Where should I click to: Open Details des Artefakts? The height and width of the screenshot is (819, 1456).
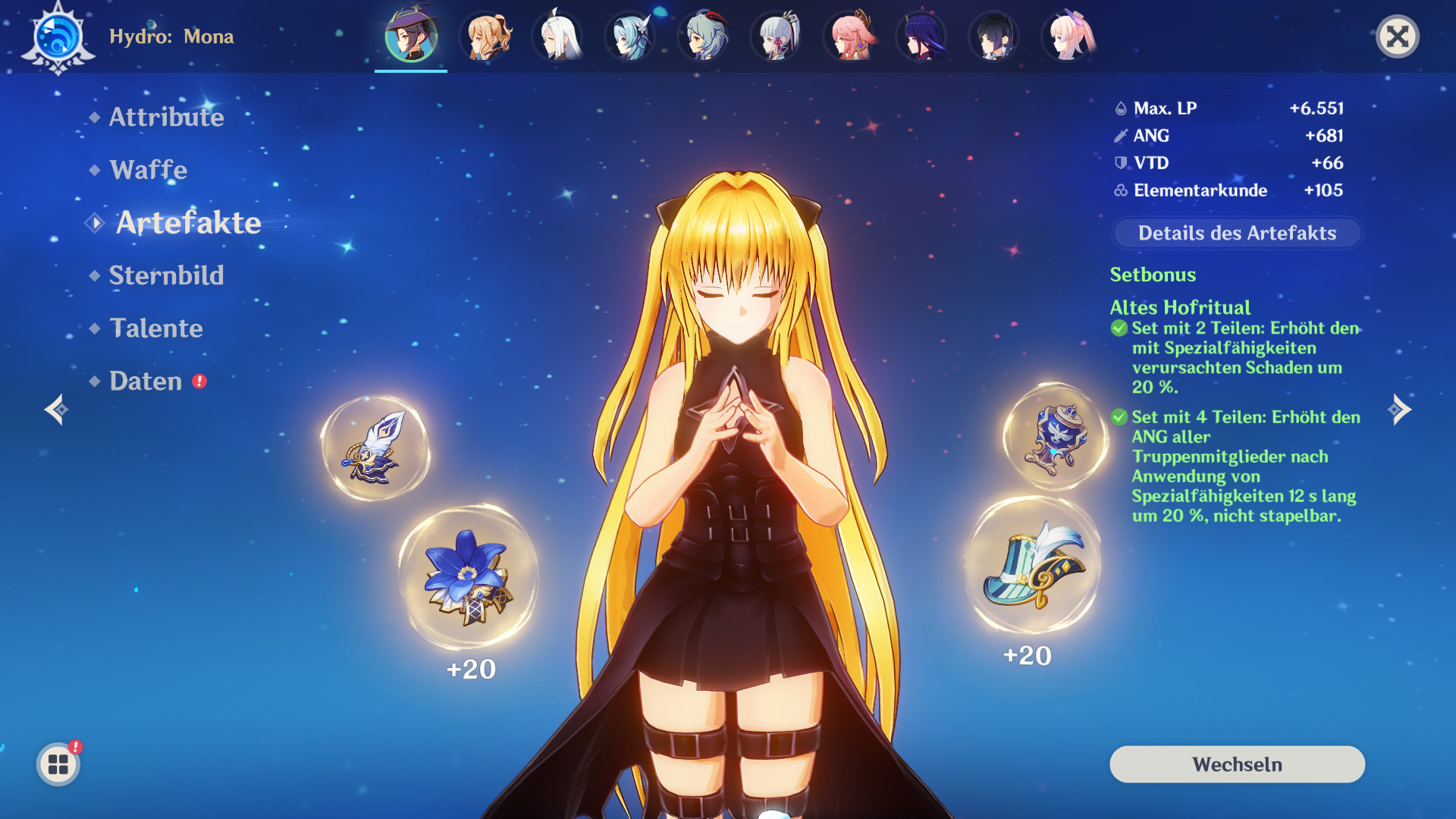click(1237, 234)
